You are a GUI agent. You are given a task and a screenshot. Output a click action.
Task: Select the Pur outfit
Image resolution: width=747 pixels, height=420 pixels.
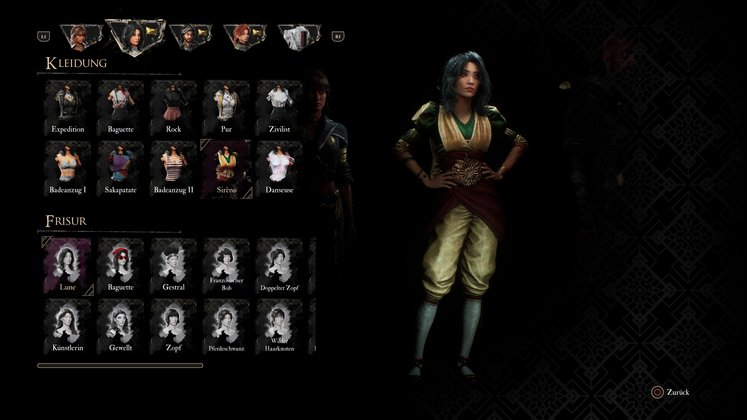226,107
